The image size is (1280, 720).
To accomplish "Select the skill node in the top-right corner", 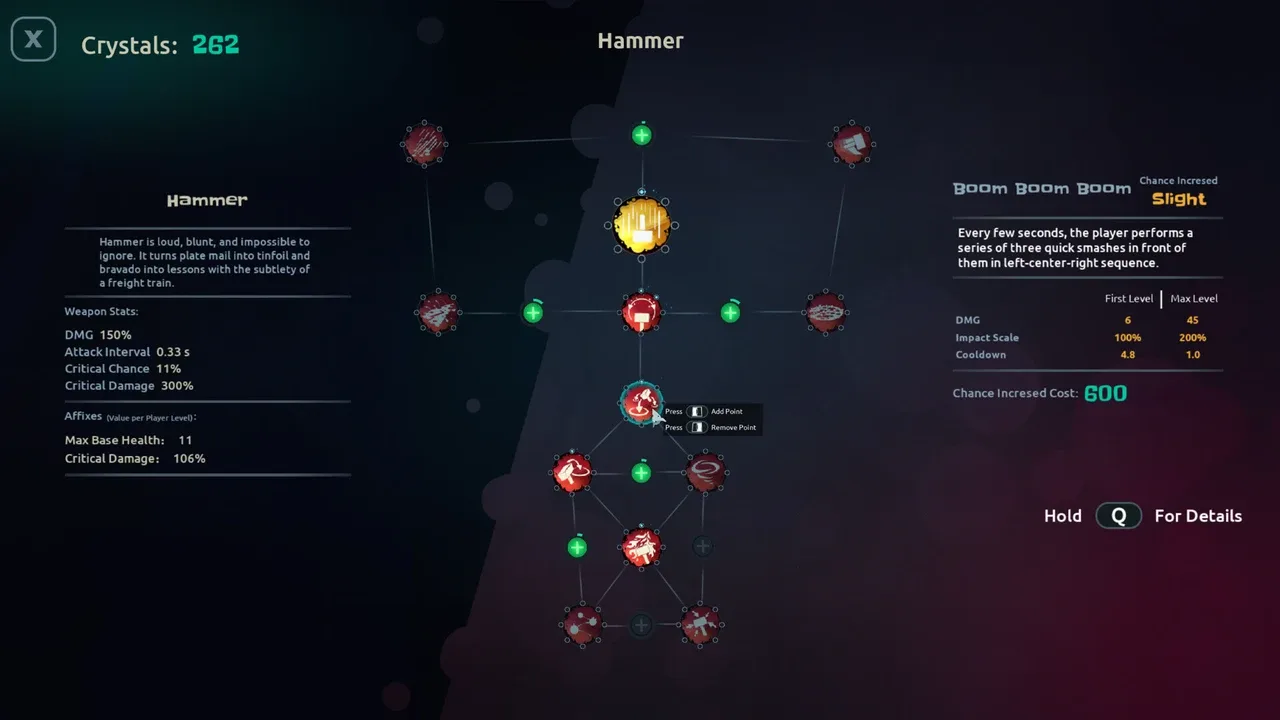I will tap(850, 144).
